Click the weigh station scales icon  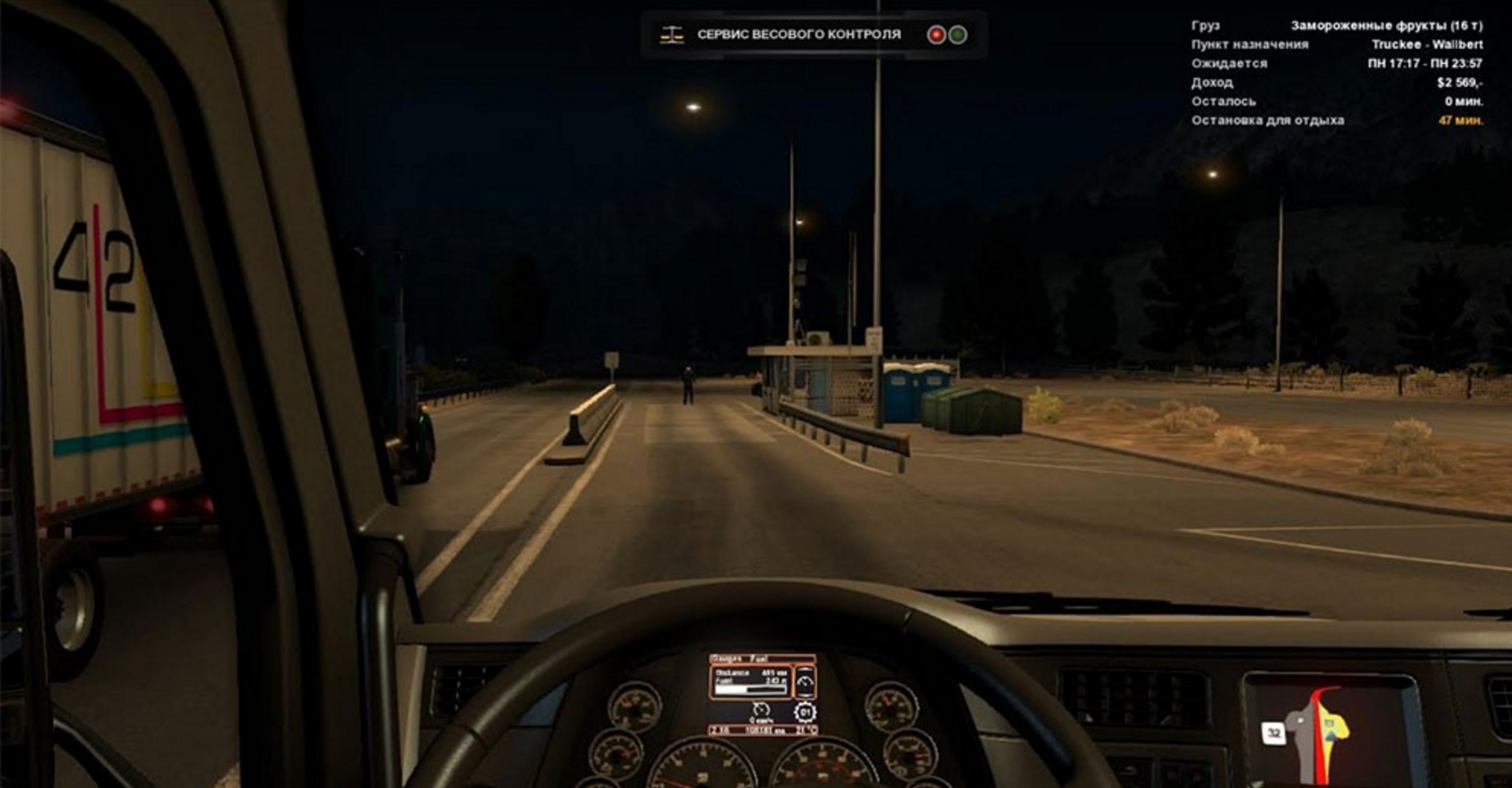click(671, 35)
